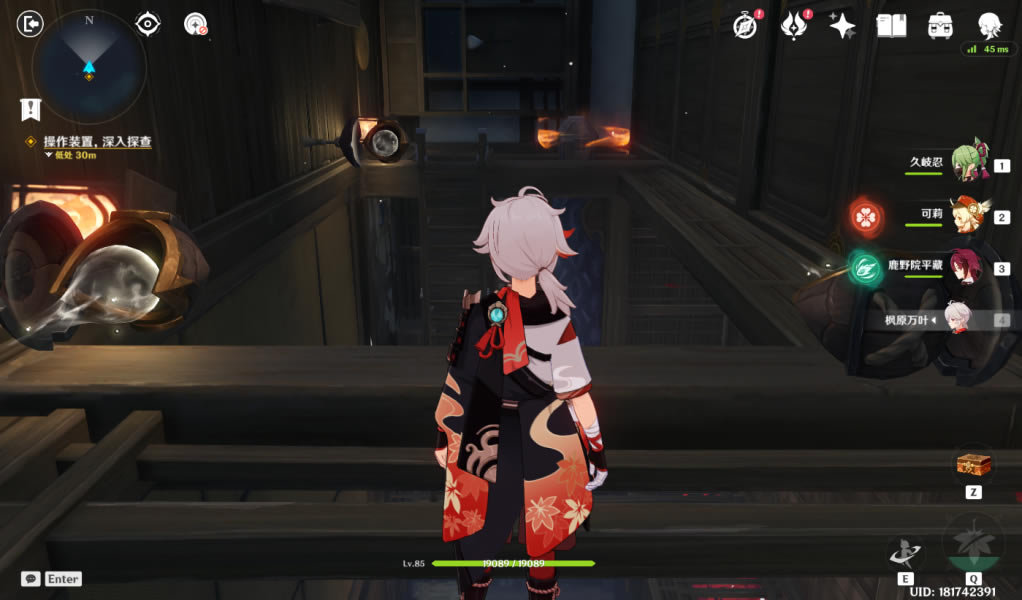Image resolution: width=1022 pixels, height=600 pixels.
Task: Open the character menu icon
Action: click(x=989, y=26)
